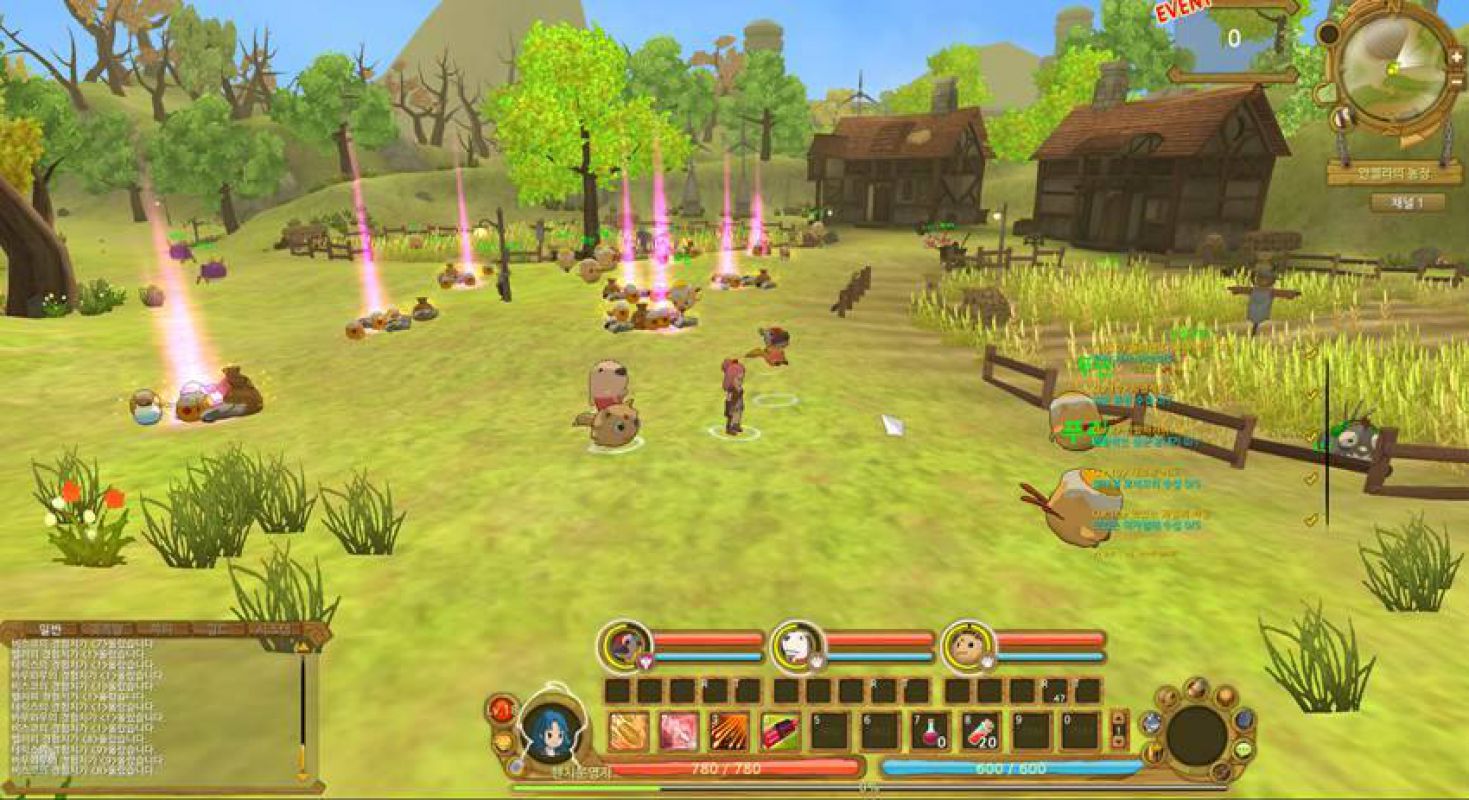Drink the round red potion in the hotbar
Screen dimensions: 1469x800
pos(930,731)
